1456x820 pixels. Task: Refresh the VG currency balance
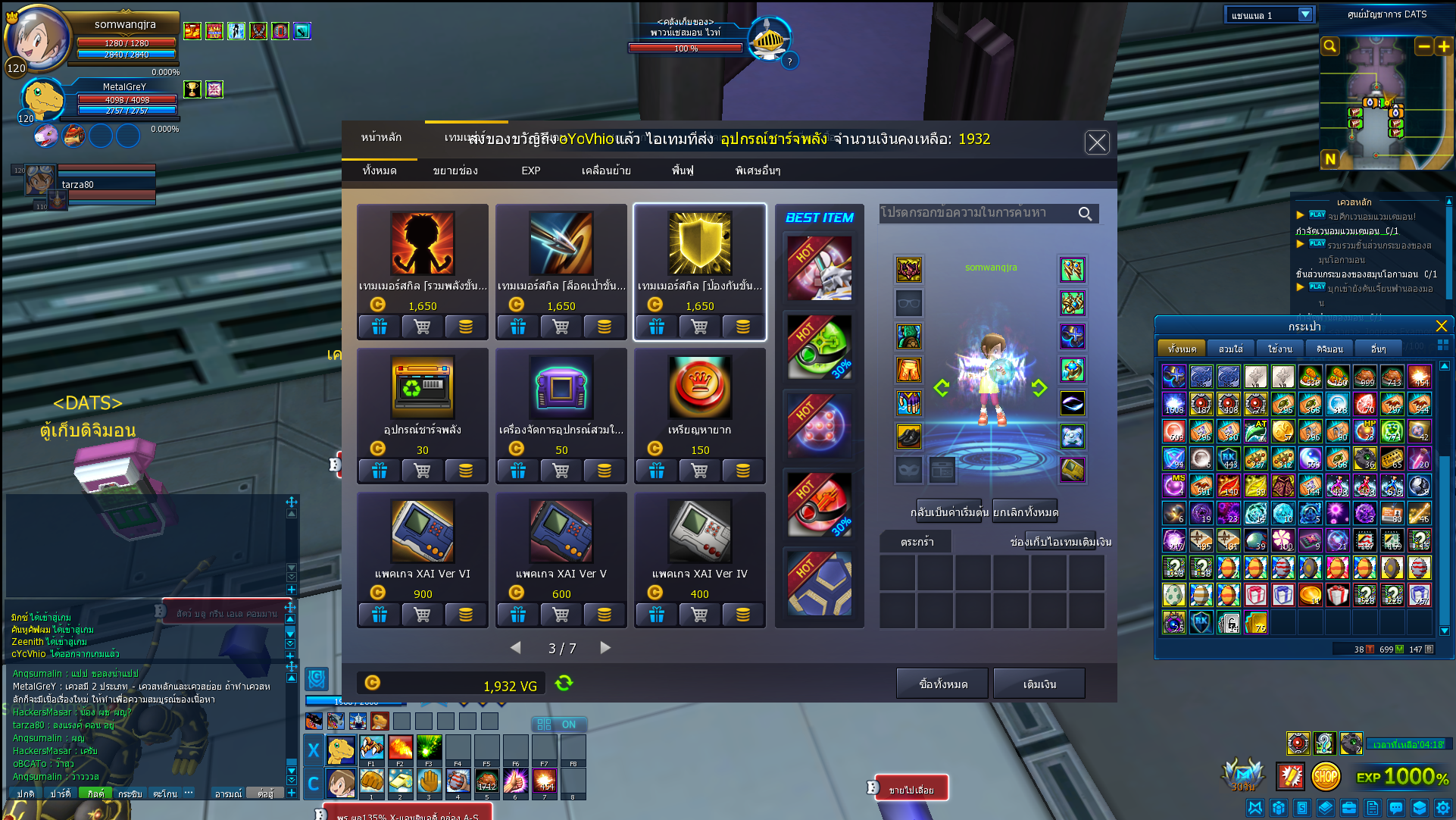coord(564,684)
